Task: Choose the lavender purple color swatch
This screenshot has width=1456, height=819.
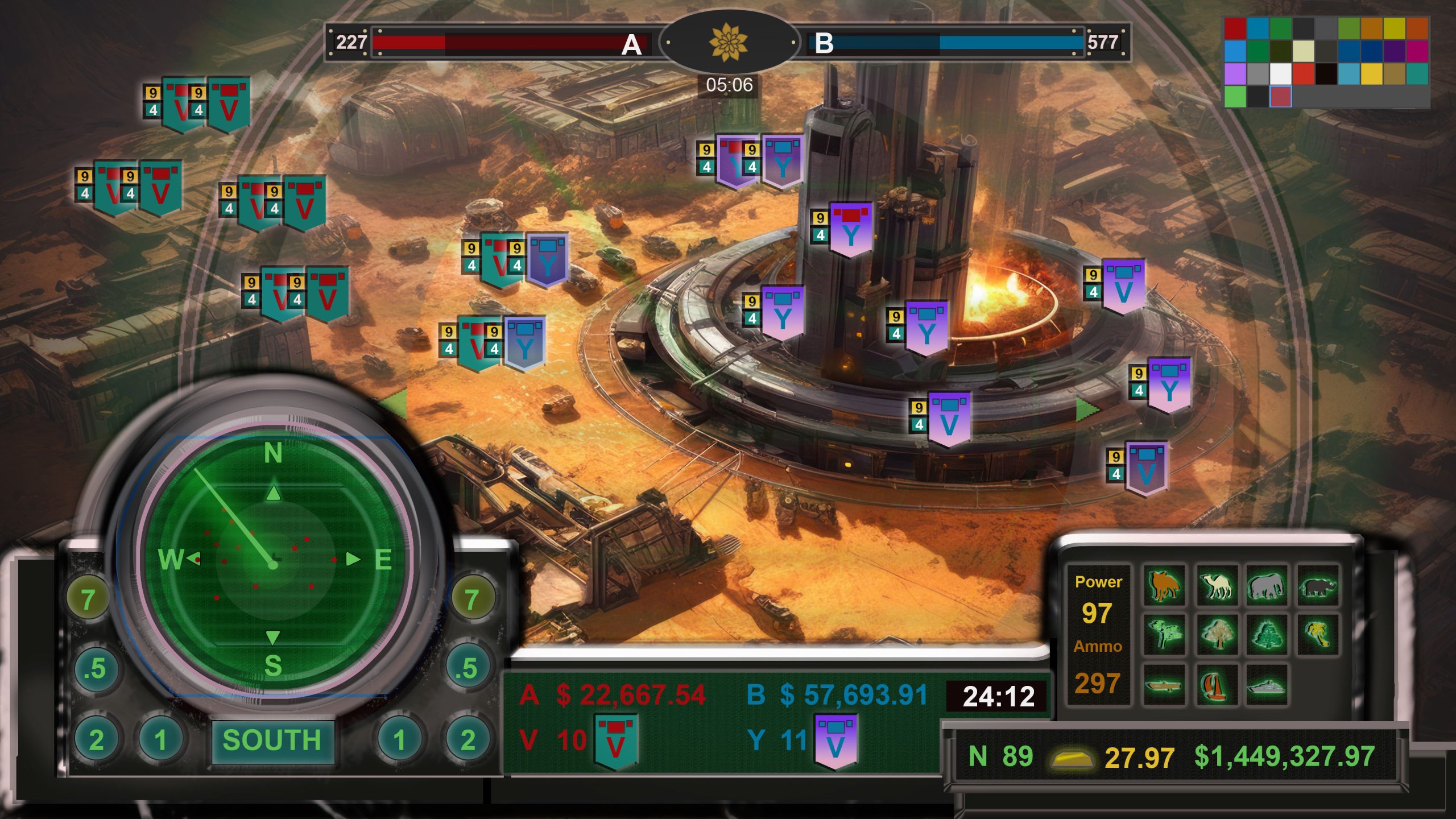Action: click(1235, 73)
